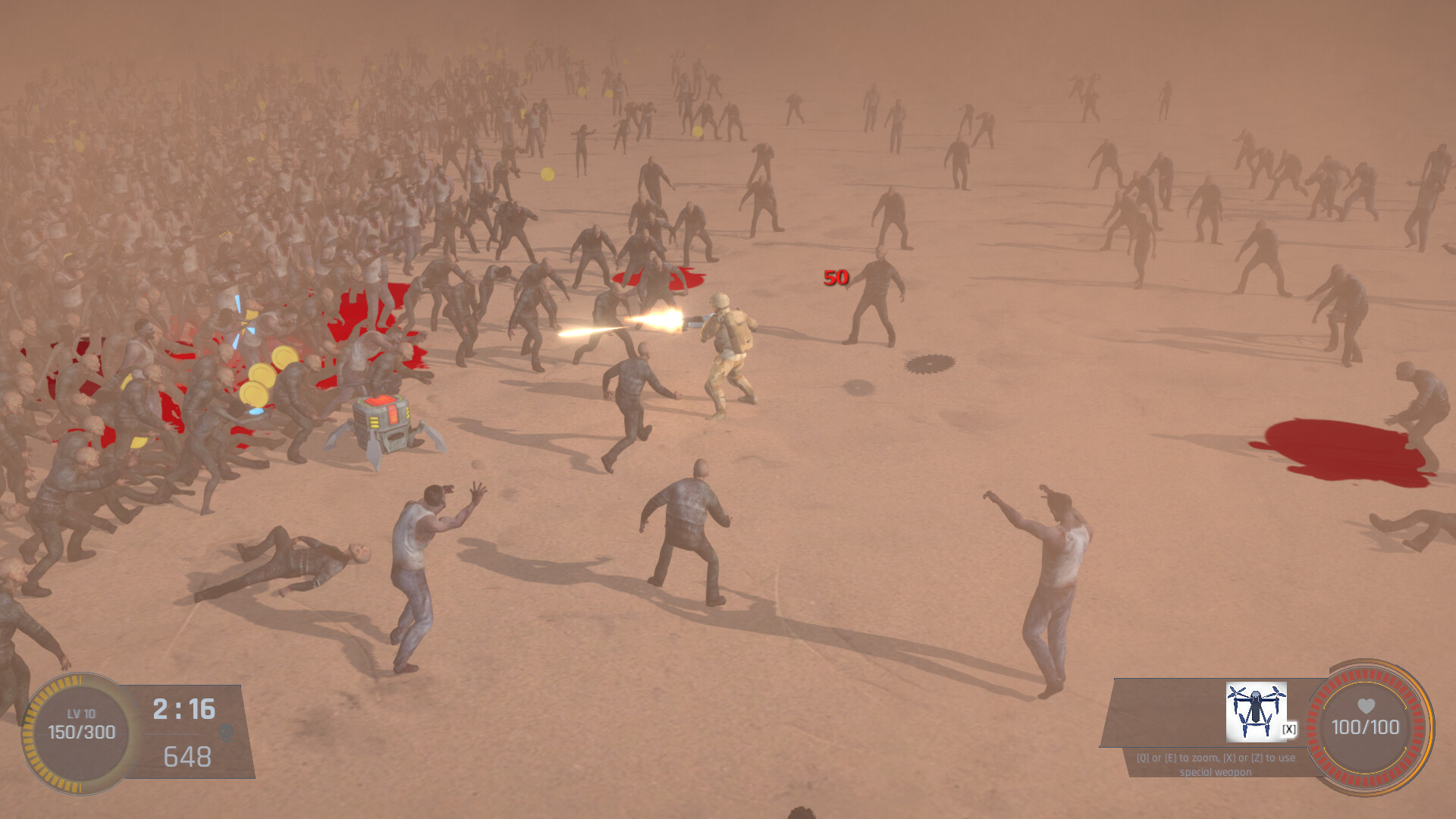Click the 100/100 health readout
1456x819 pixels.
click(1365, 726)
